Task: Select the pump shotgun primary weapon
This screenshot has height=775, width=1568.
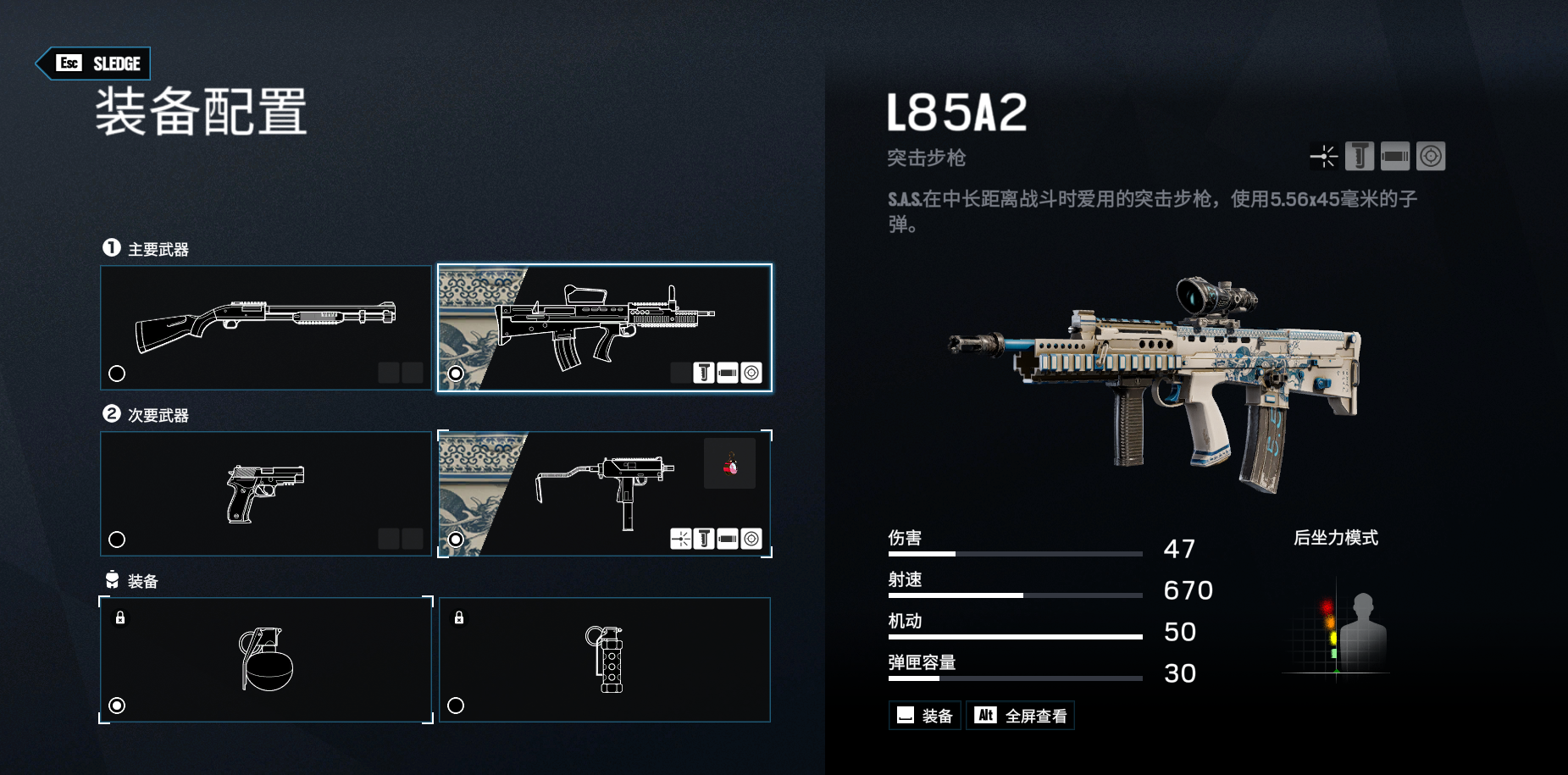Action: (266, 328)
